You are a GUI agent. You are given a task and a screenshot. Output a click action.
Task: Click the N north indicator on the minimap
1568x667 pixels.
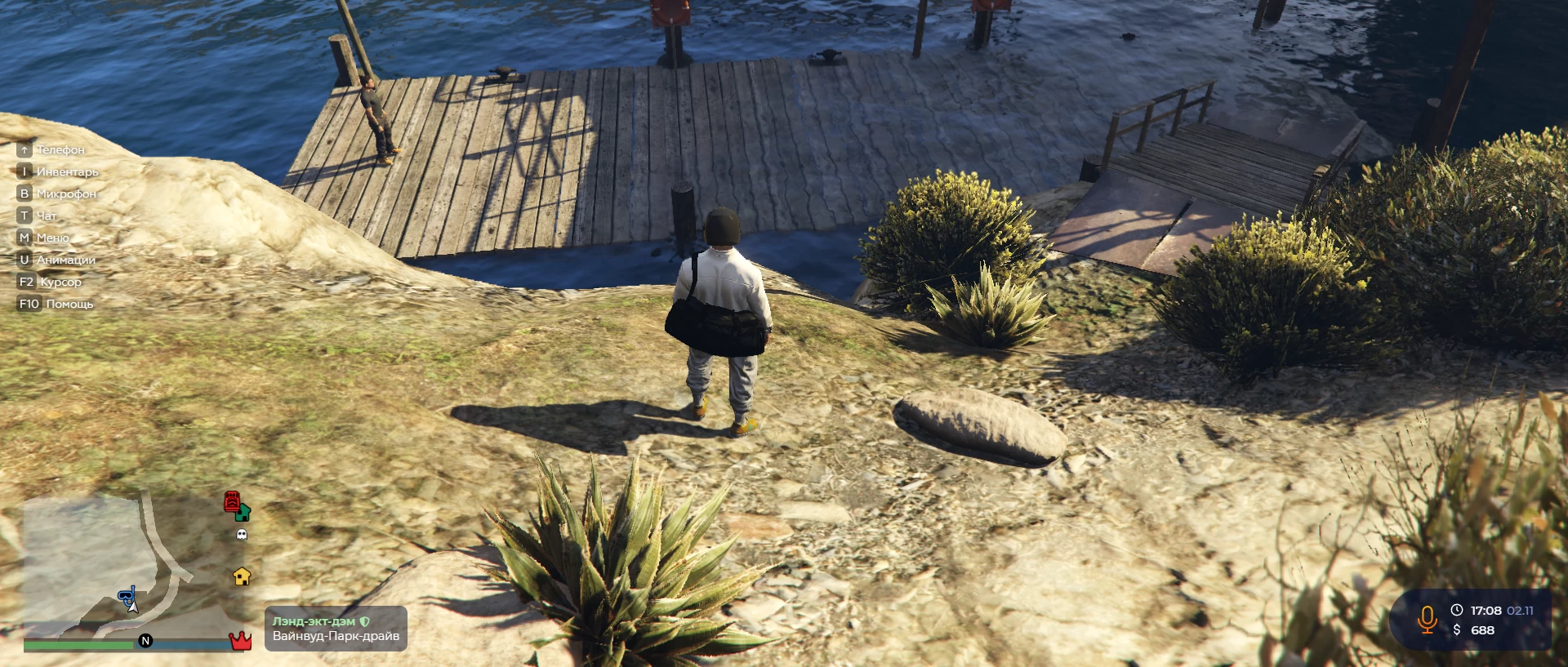(145, 641)
